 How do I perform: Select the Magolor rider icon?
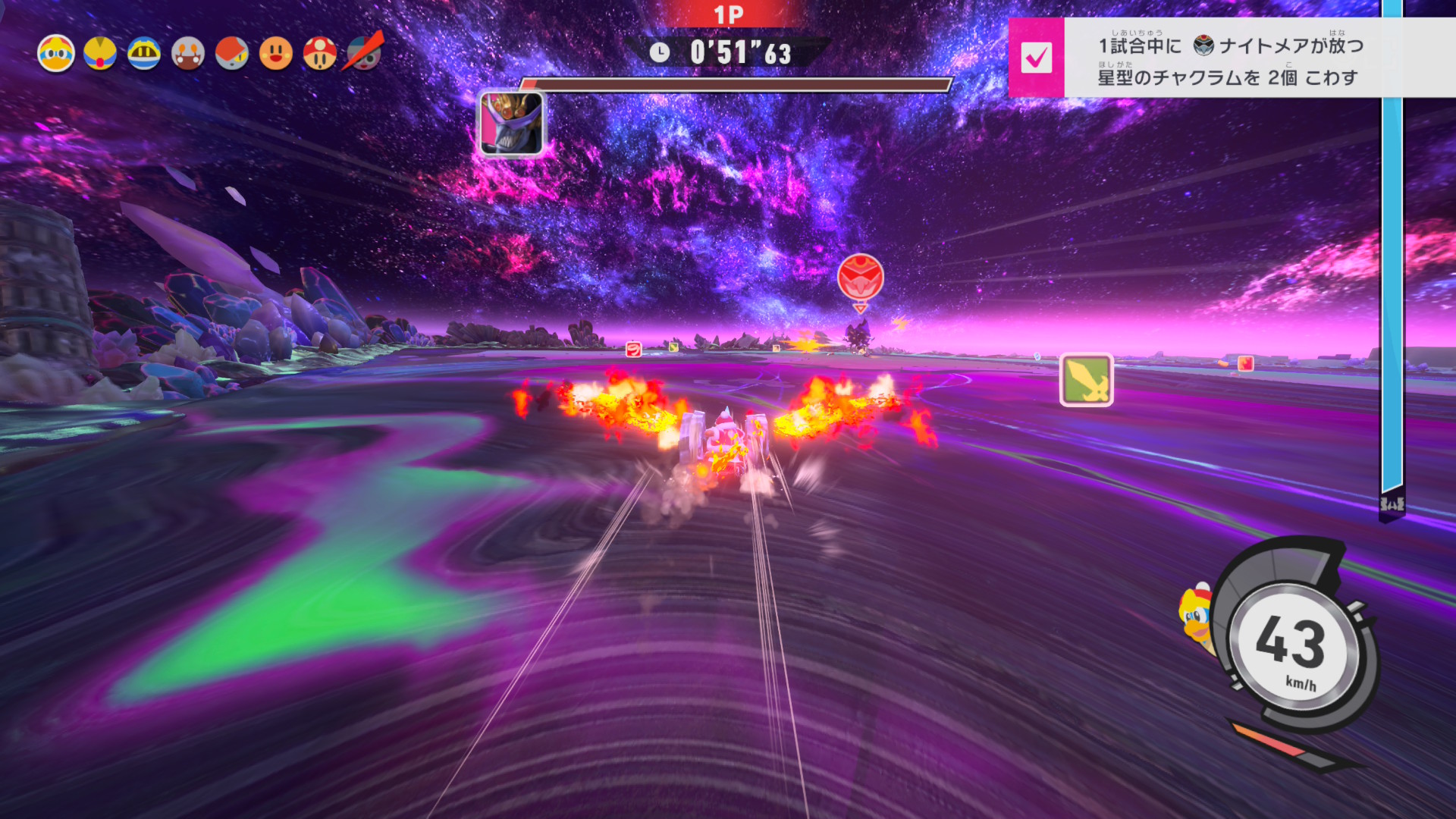[144, 54]
